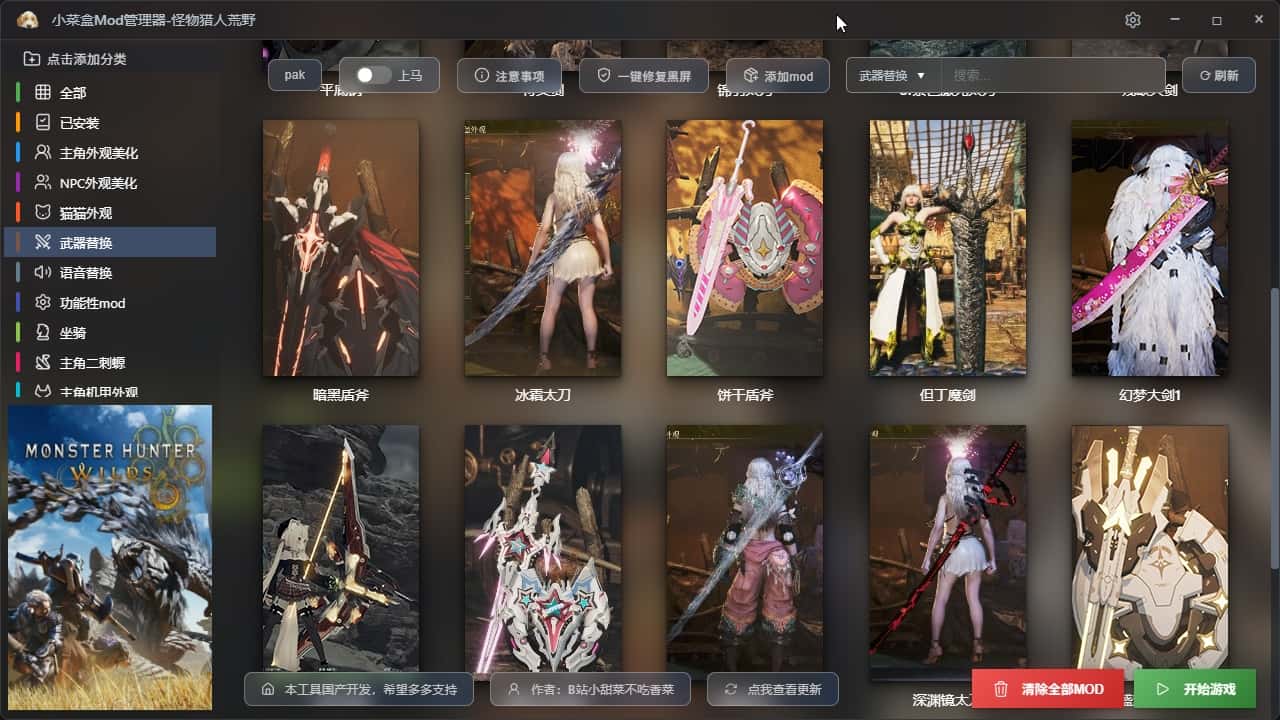Image resolution: width=1280 pixels, height=720 pixels.
Task: Choose the 饼干盾斧 mod card
Action: pos(745,248)
